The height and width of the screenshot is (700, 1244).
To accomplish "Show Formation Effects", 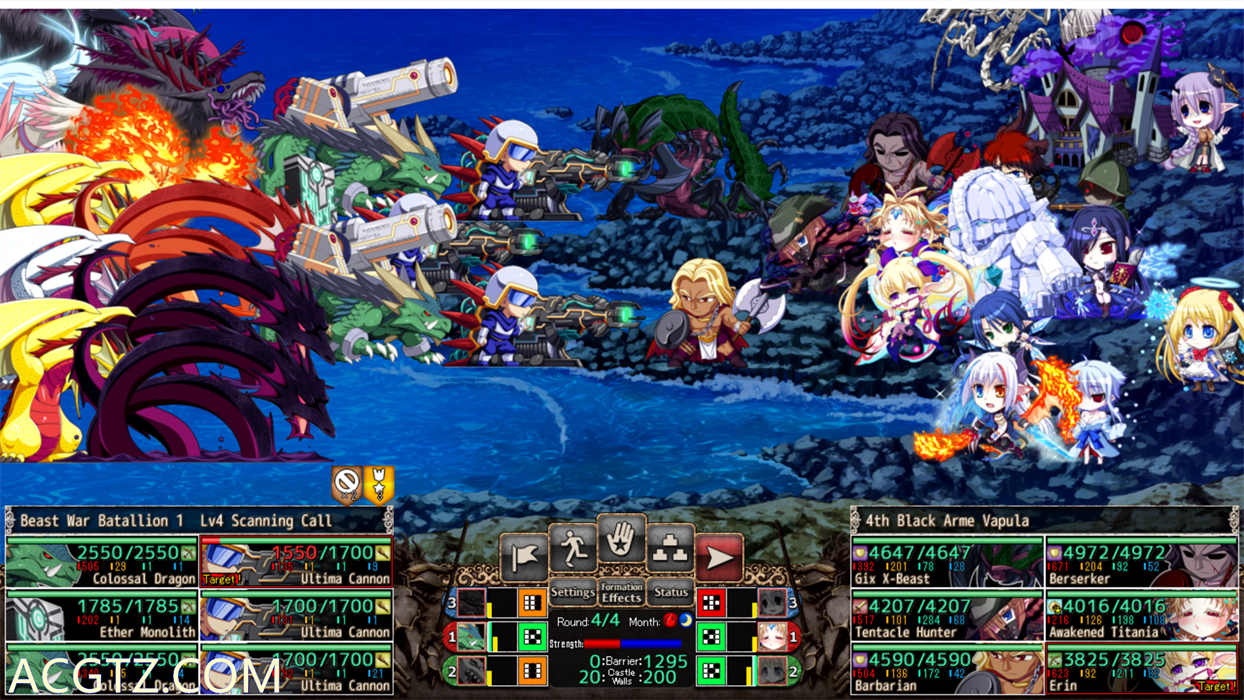I will pos(621,593).
